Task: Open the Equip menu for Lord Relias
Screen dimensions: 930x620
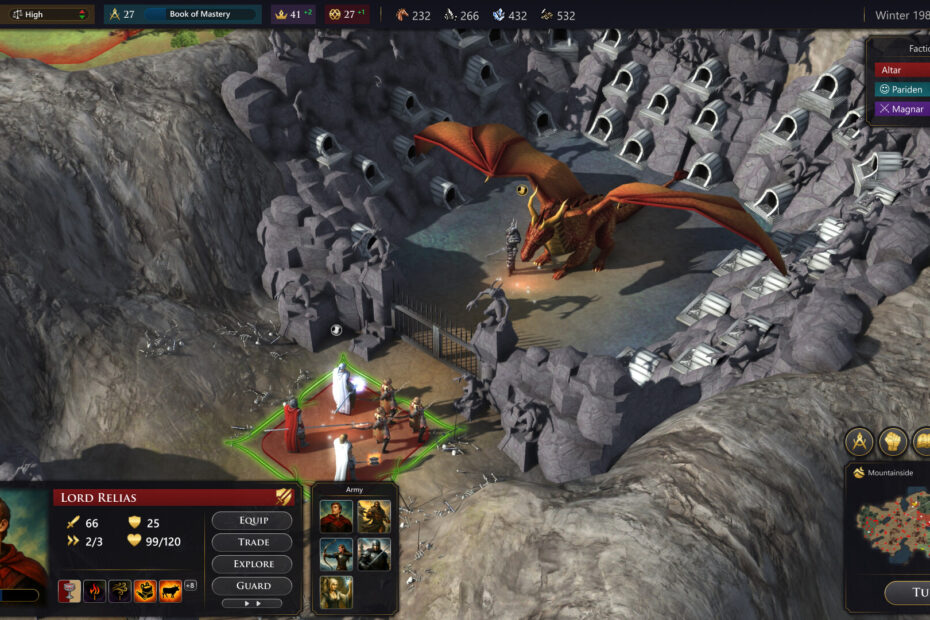Action: 252,520
